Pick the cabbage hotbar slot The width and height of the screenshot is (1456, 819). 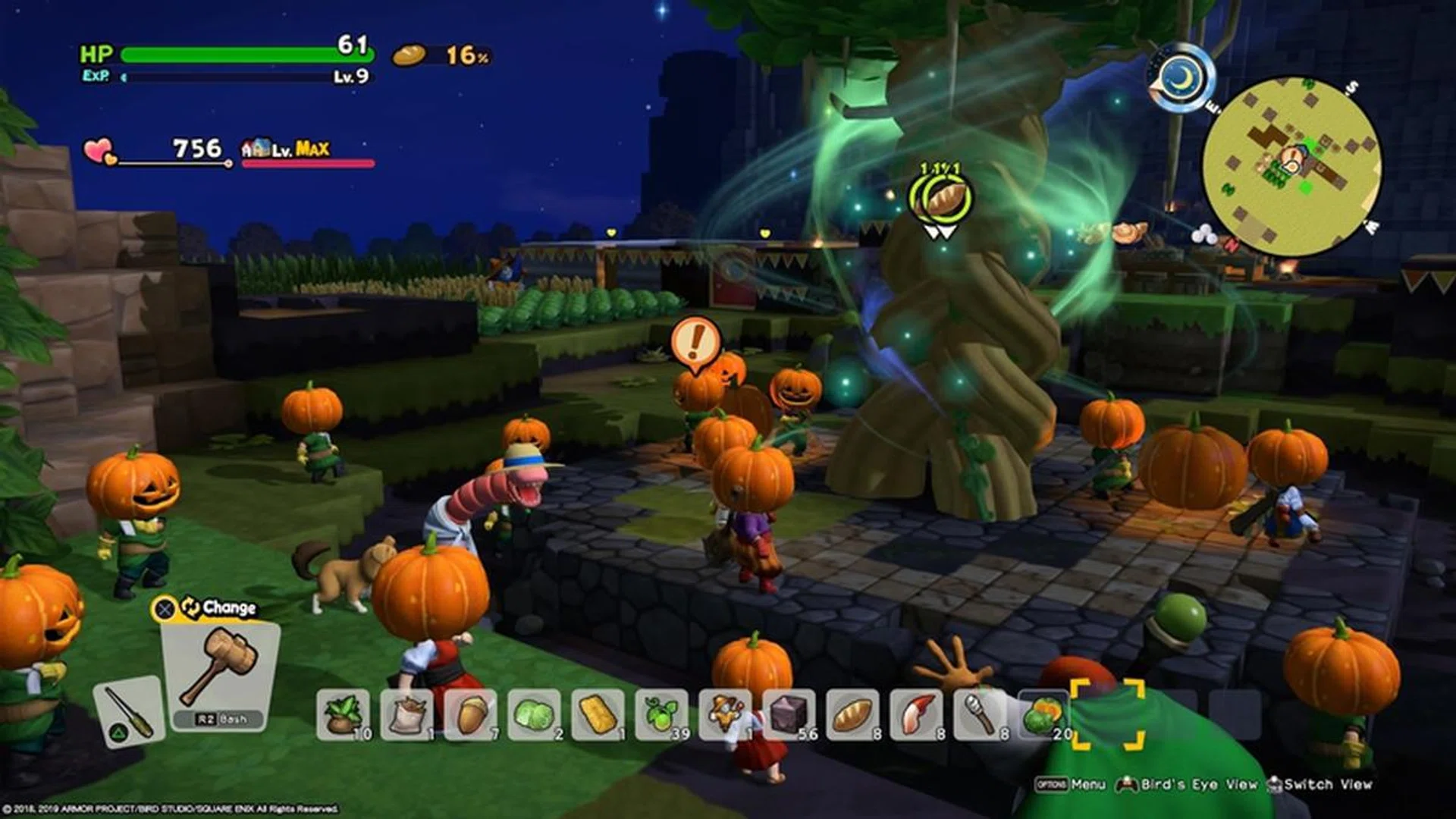pos(535,715)
